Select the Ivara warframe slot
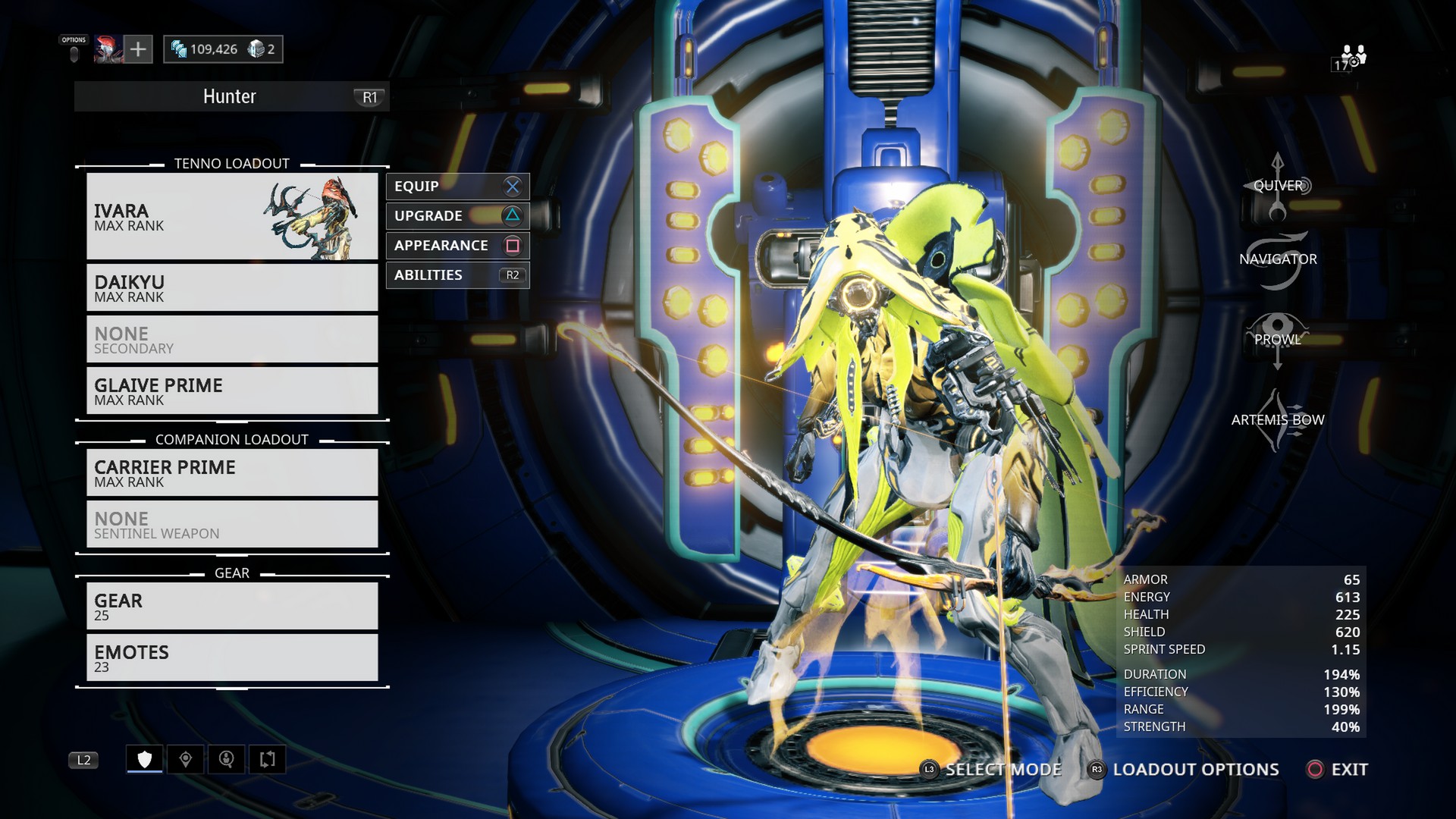 (232, 216)
